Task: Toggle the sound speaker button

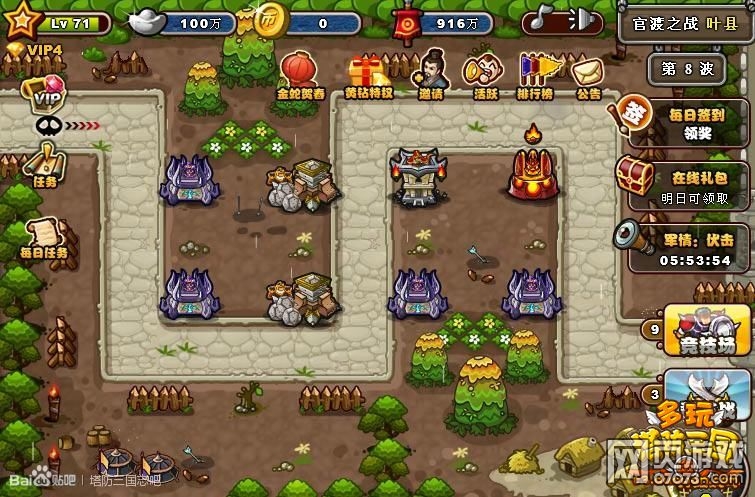Action: (x=582, y=20)
